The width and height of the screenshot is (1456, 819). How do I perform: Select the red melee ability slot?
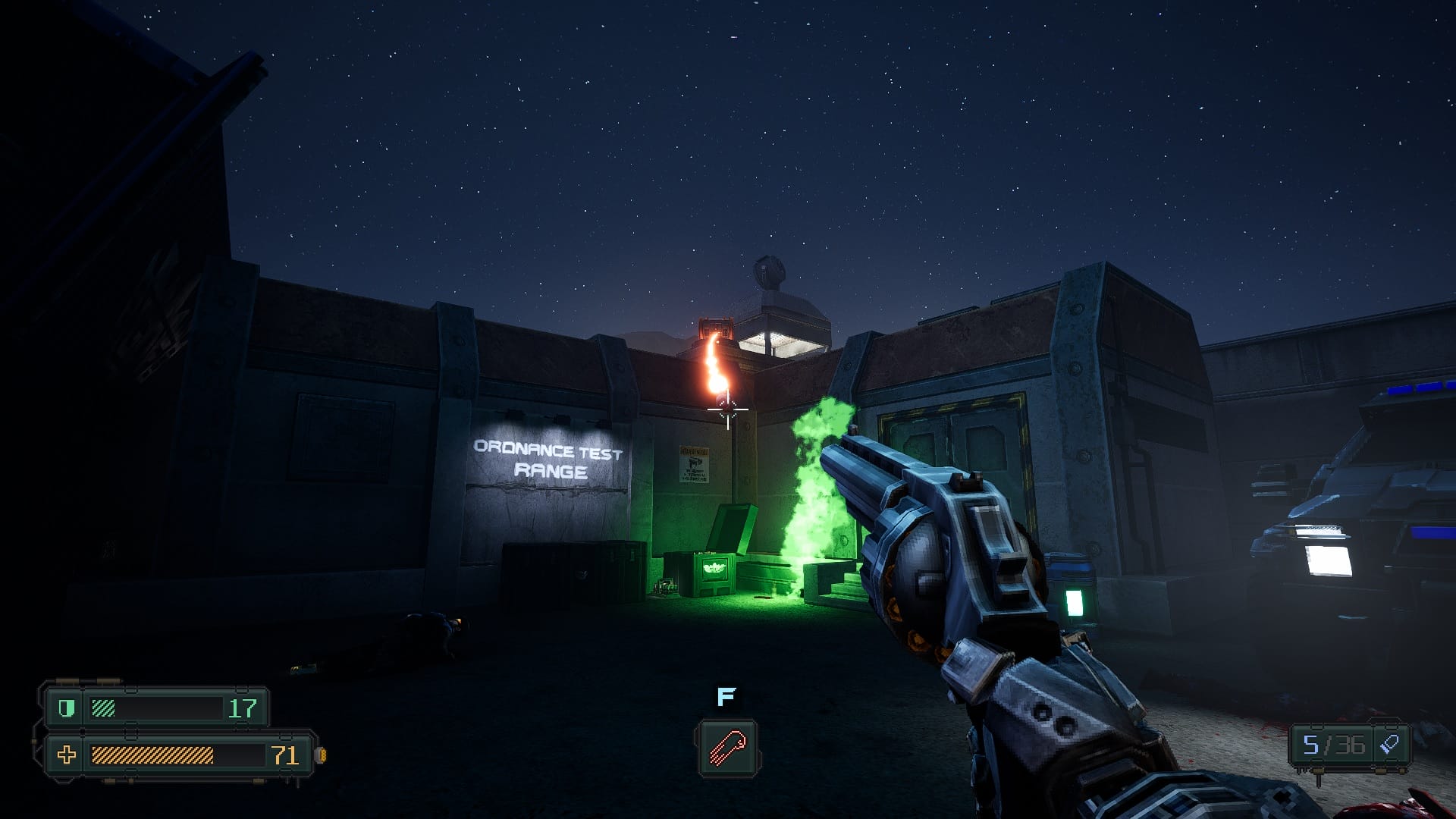tap(727, 748)
